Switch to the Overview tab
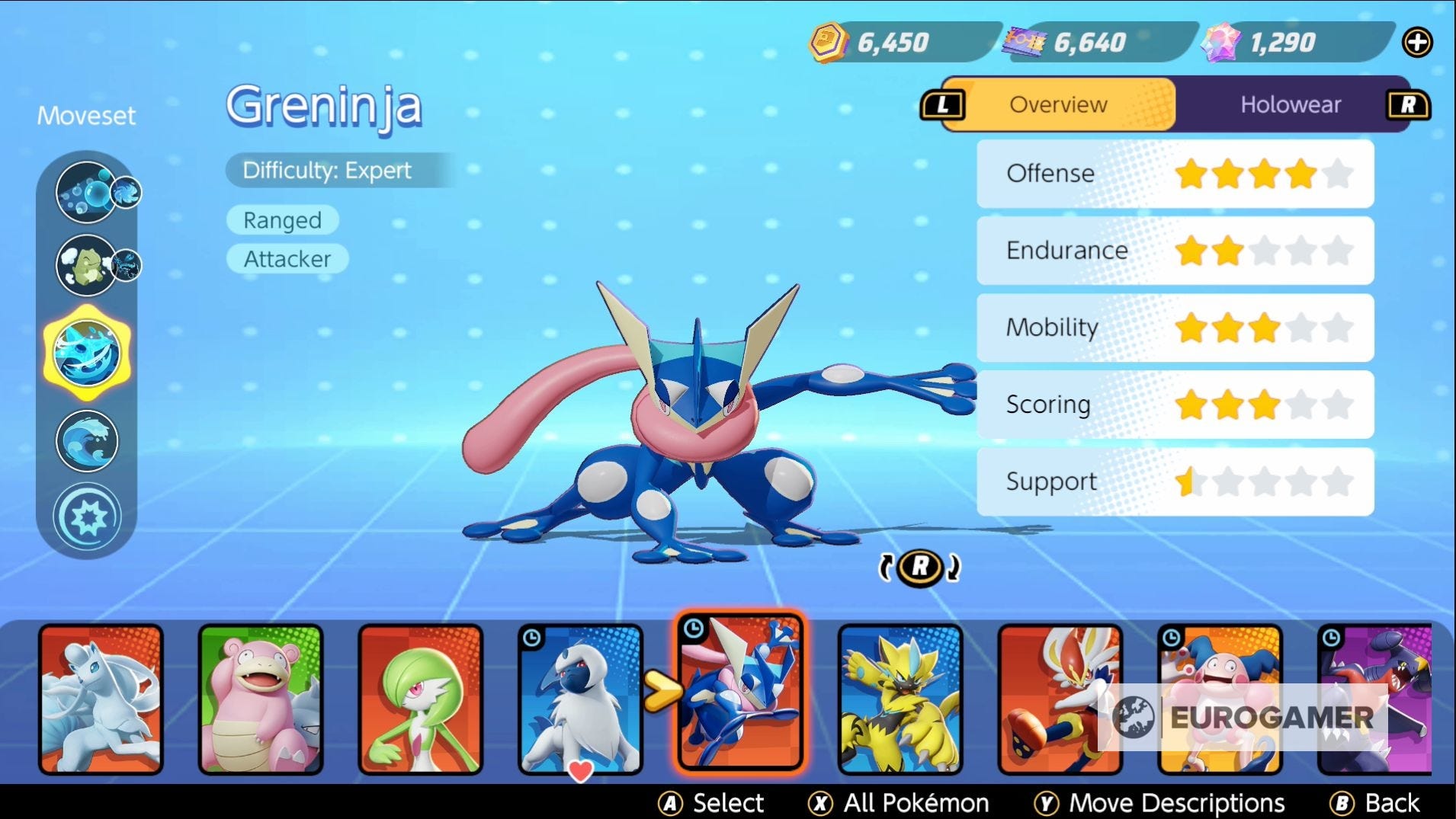 (1058, 104)
